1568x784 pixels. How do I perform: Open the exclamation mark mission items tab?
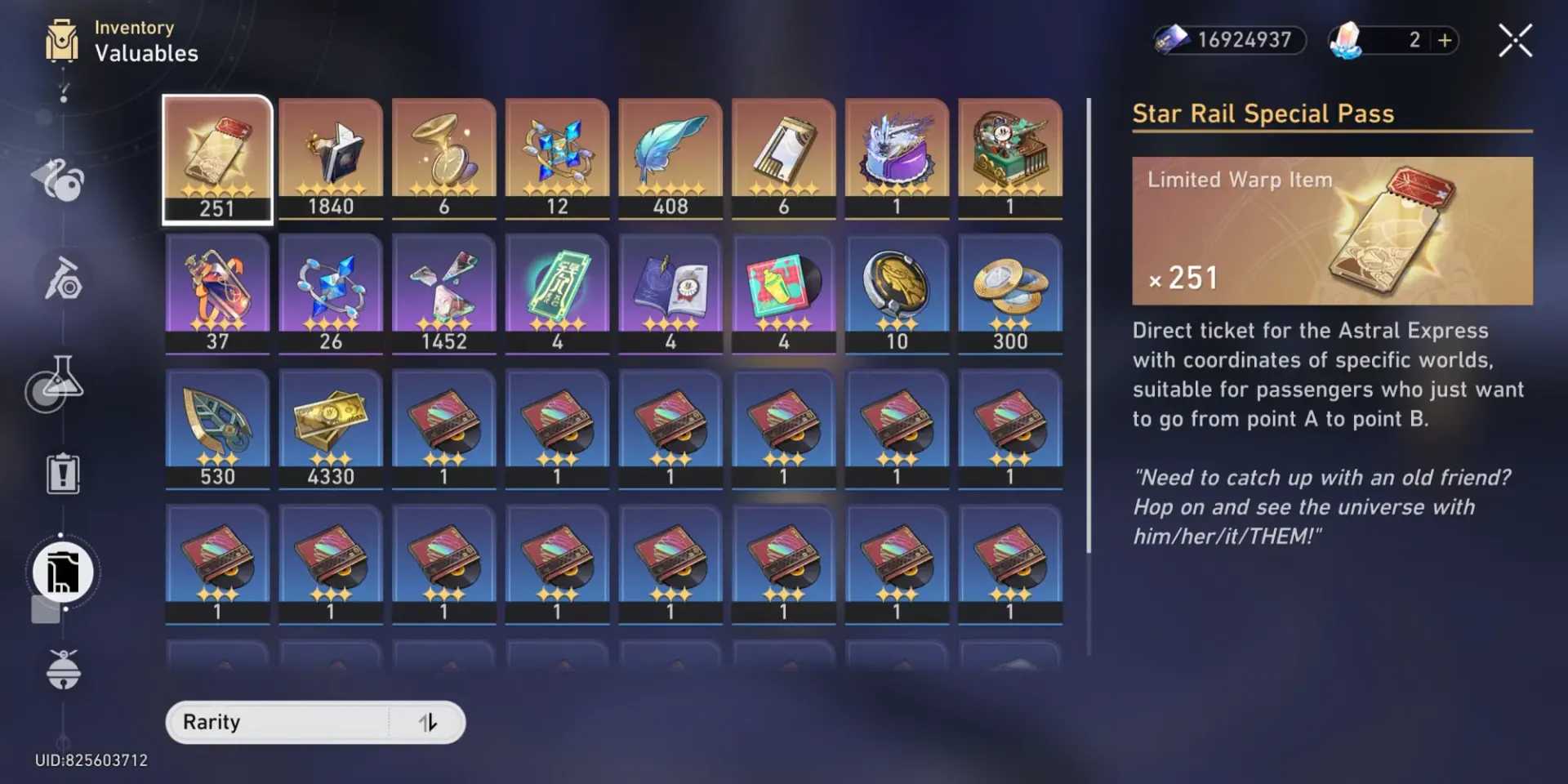[63, 474]
